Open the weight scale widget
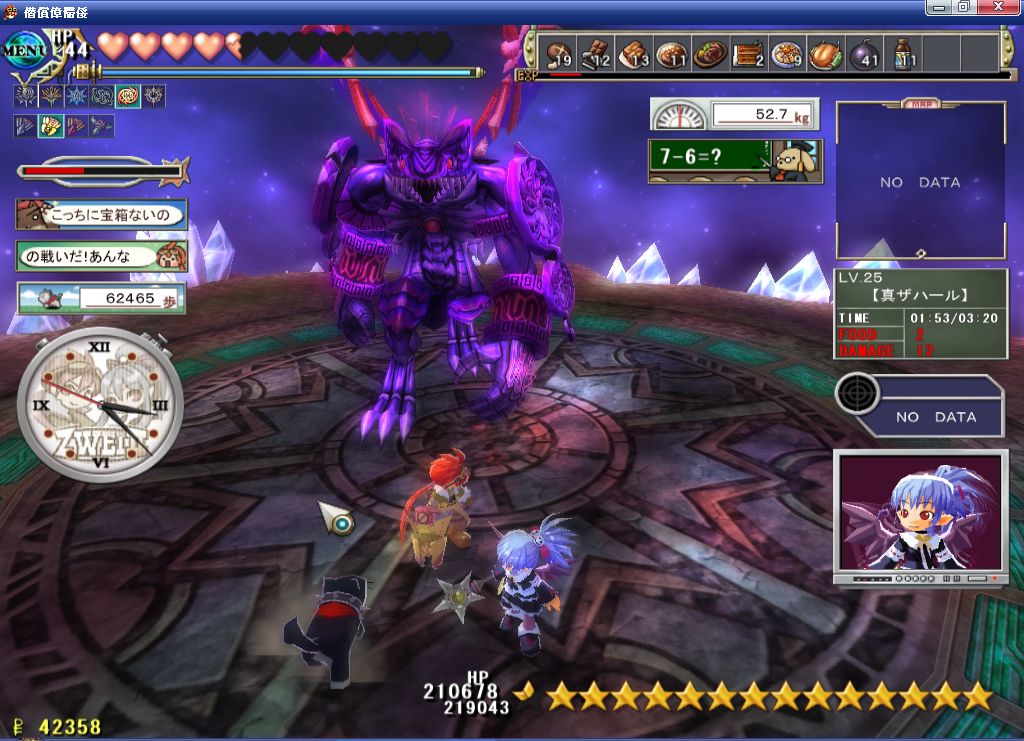The width and height of the screenshot is (1024, 741). (734, 114)
